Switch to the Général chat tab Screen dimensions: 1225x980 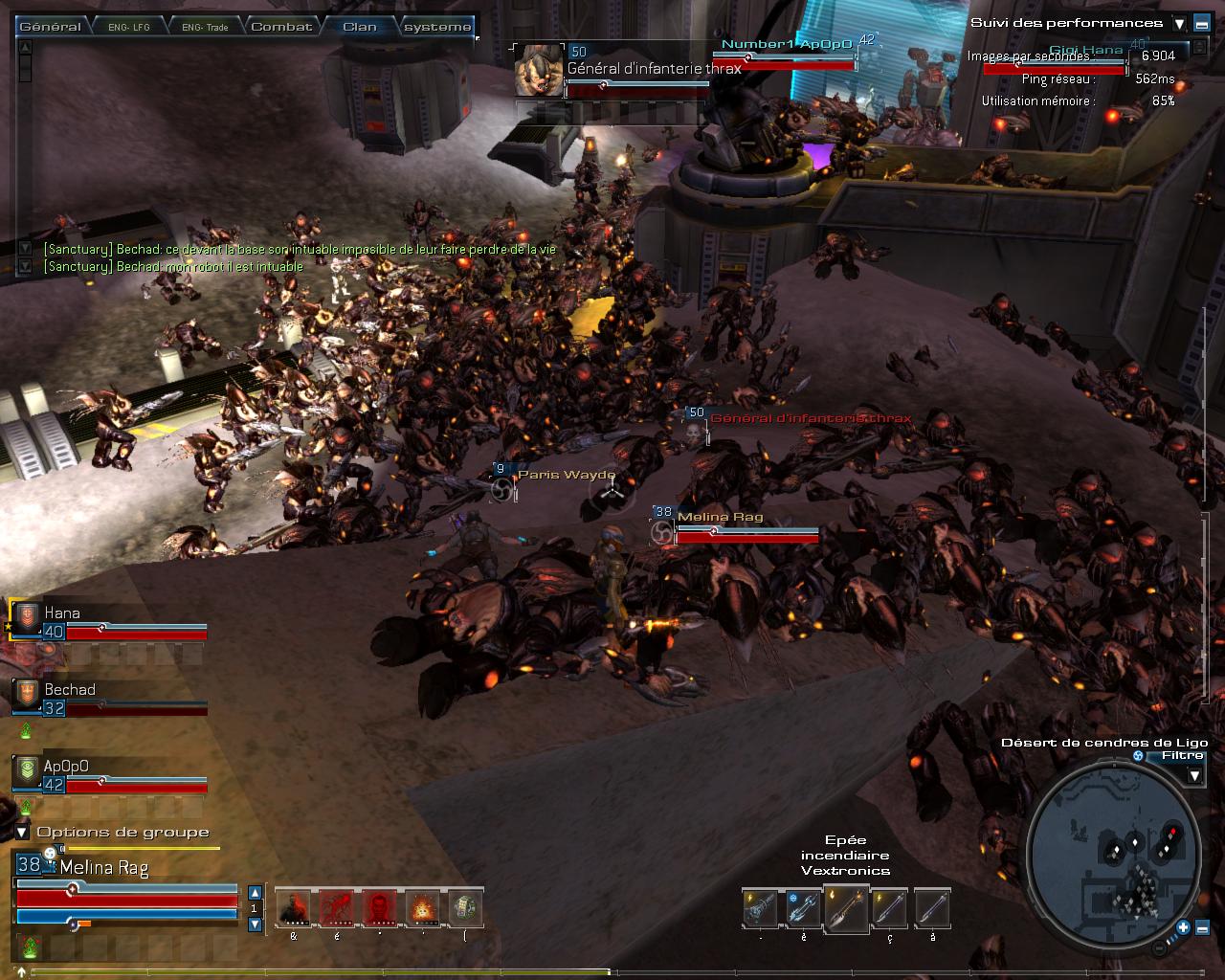tap(50, 27)
